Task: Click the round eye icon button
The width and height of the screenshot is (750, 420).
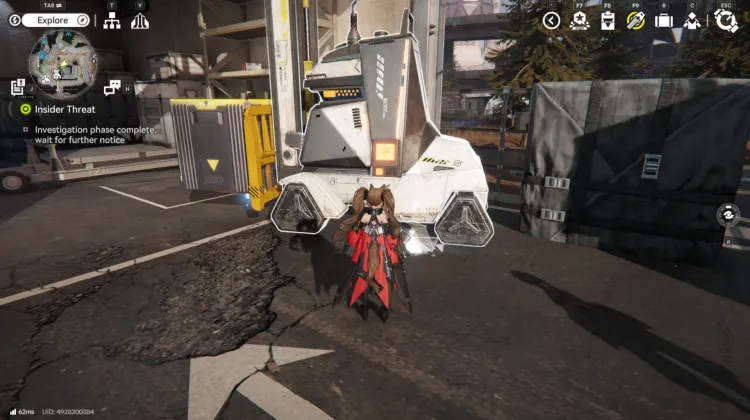Action: [x=729, y=215]
